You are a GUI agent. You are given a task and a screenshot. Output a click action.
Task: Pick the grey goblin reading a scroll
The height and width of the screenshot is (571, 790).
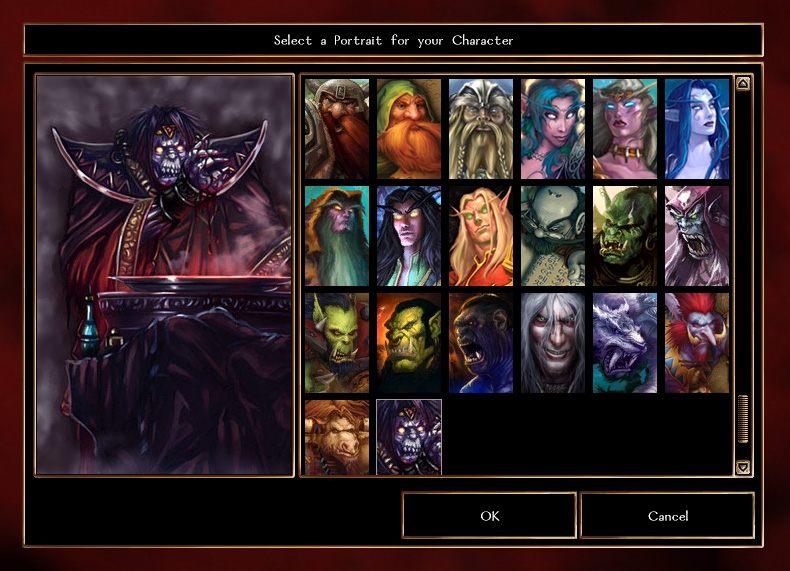tap(553, 236)
